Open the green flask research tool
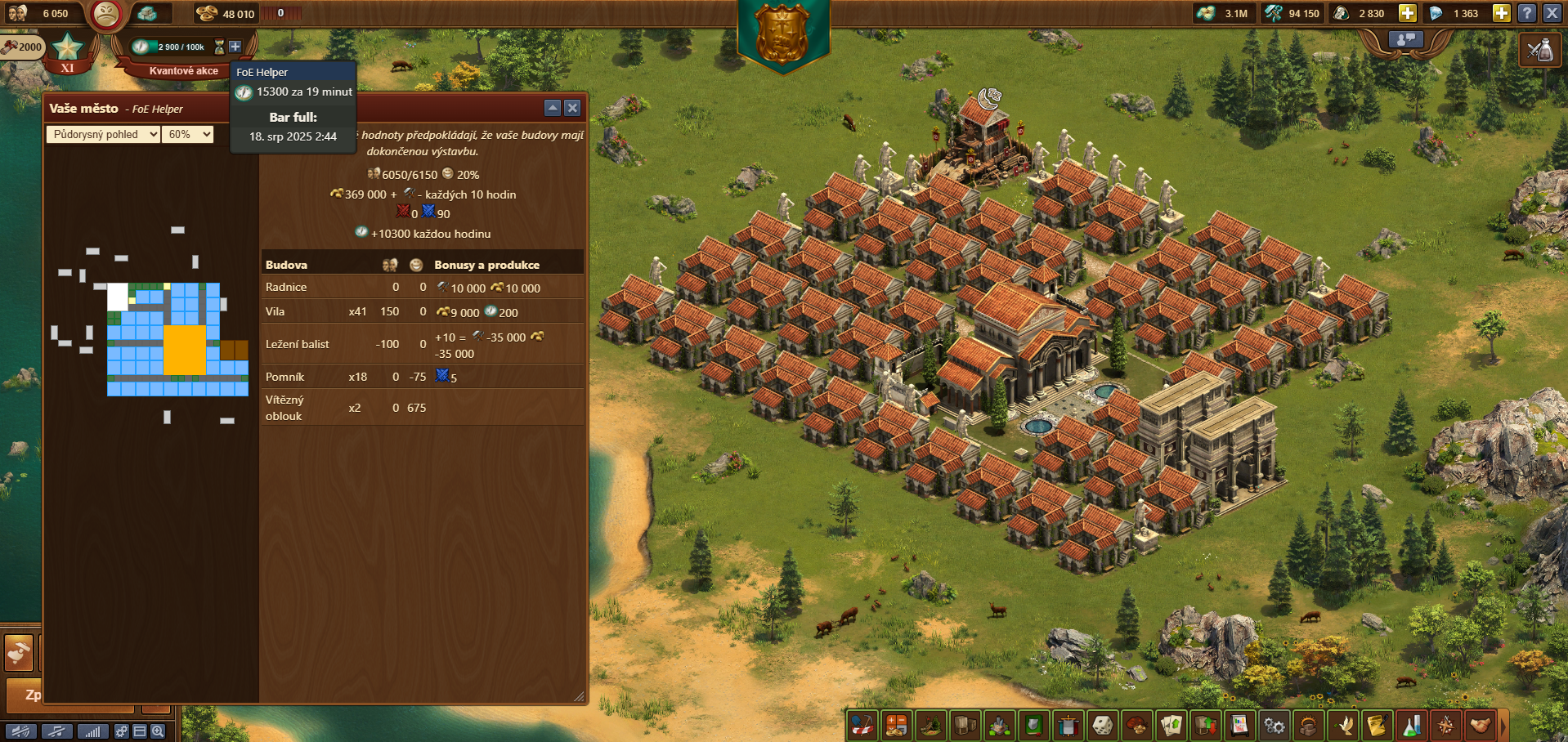This screenshot has width=1568, height=742. pyautogui.click(x=1412, y=725)
